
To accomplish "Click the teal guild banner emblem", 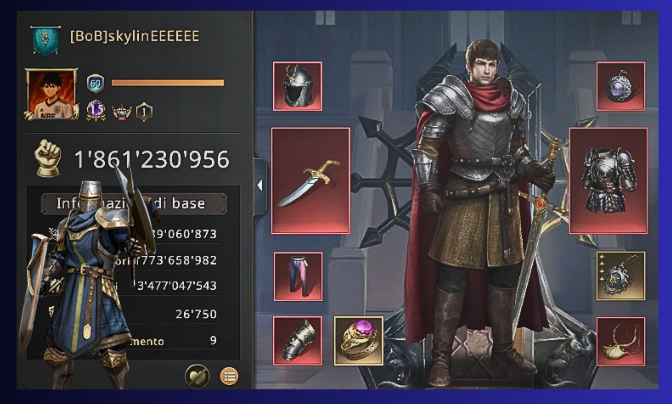I will click(x=44, y=38).
